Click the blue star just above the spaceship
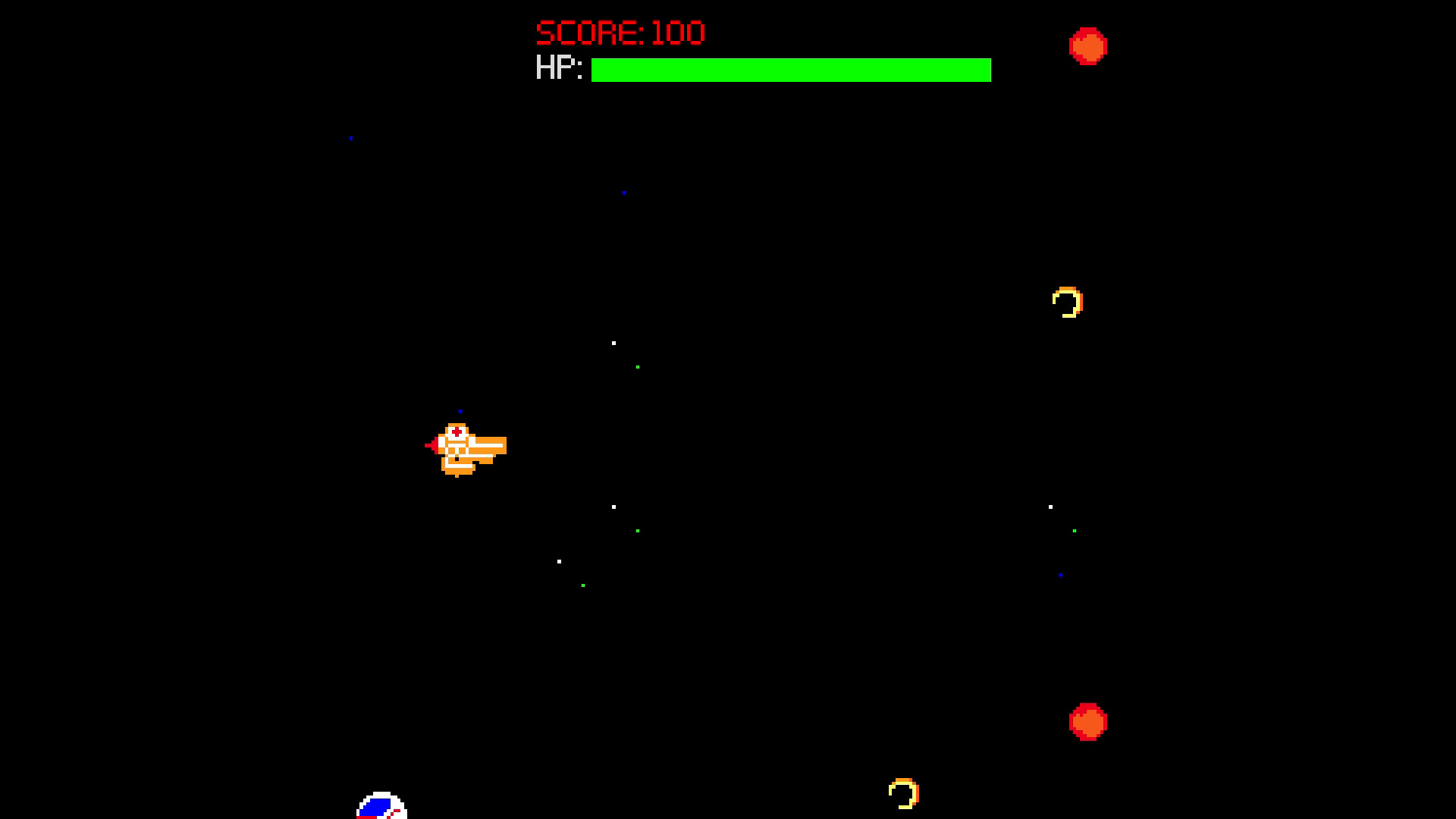1456x819 pixels. (x=460, y=410)
